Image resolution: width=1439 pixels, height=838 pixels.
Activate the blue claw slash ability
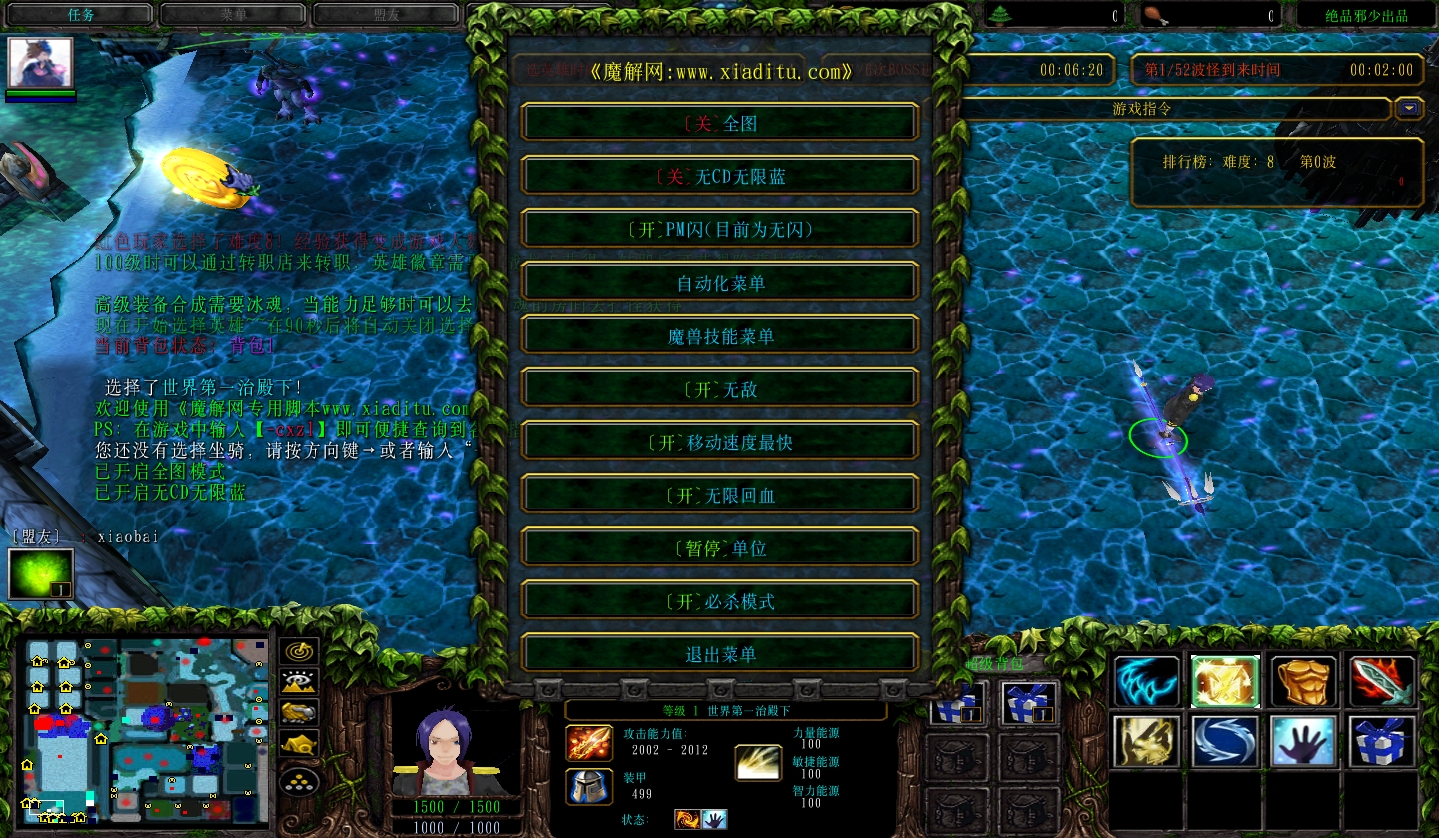[x=1146, y=682]
